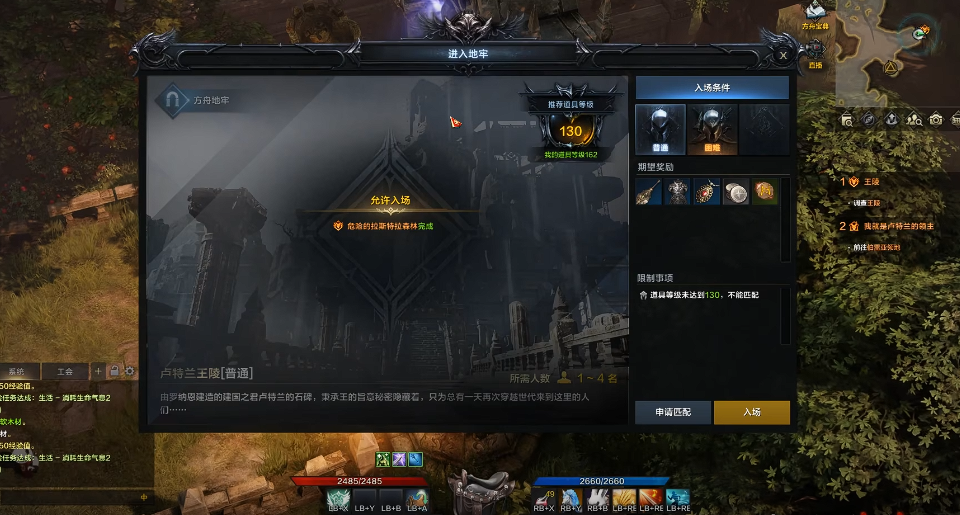Close the 进入地牢 dungeon window

point(783,57)
